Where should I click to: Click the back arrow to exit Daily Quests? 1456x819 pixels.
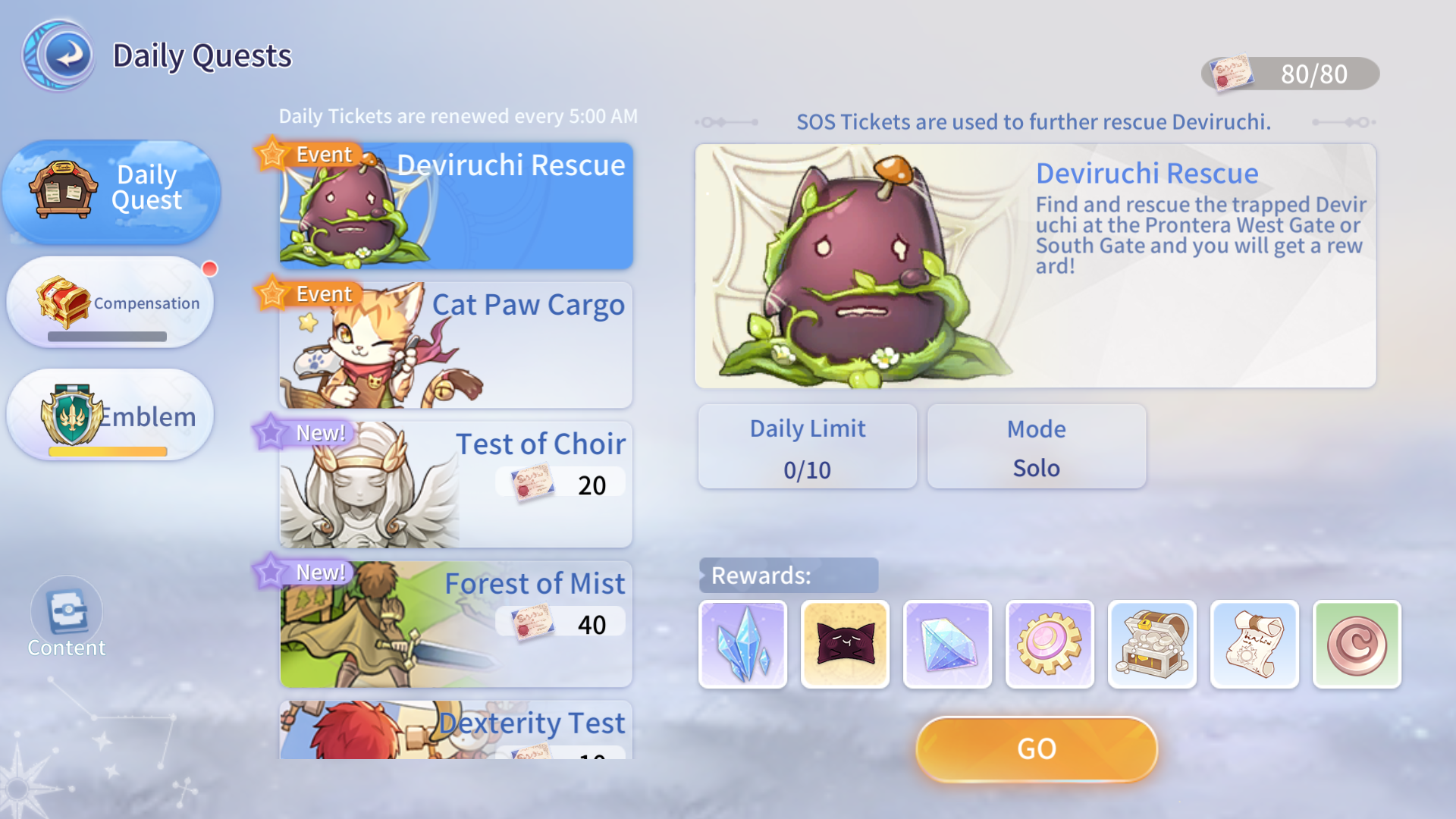[61, 55]
